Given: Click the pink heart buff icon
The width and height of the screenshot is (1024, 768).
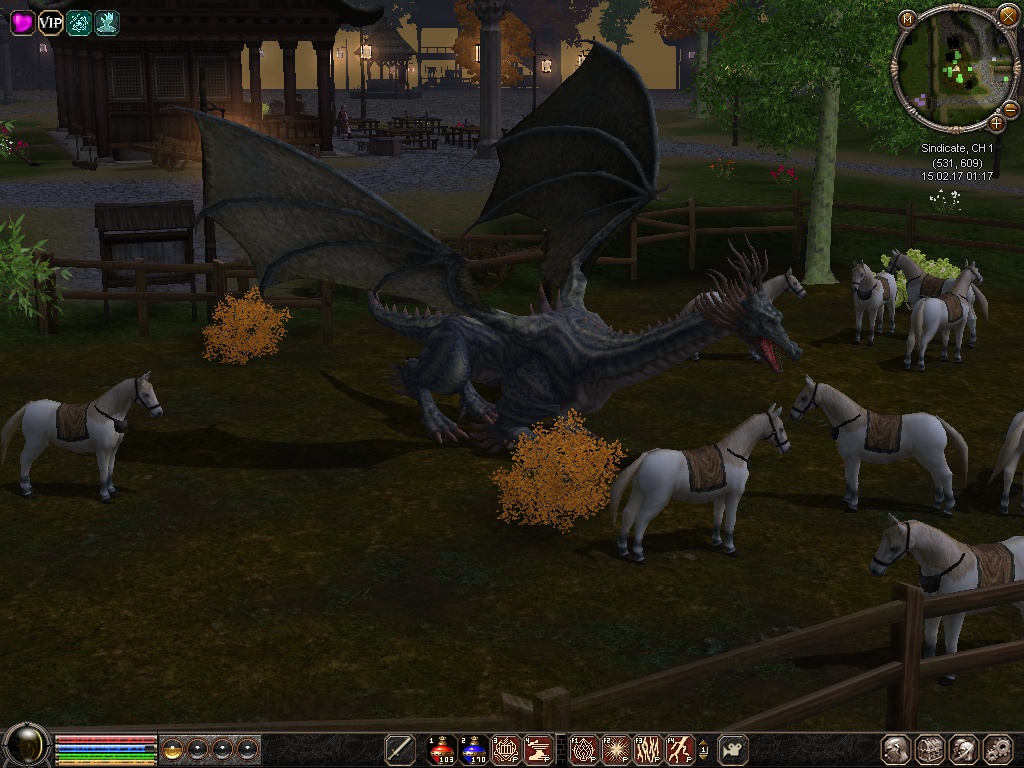Looking at the screenshot, I should [x=22, y=22].
